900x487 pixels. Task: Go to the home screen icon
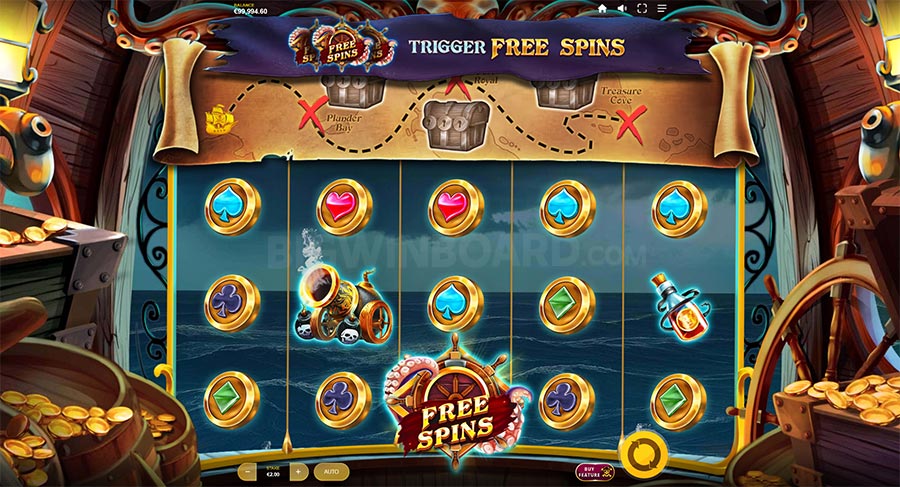[x=602, y=8]
